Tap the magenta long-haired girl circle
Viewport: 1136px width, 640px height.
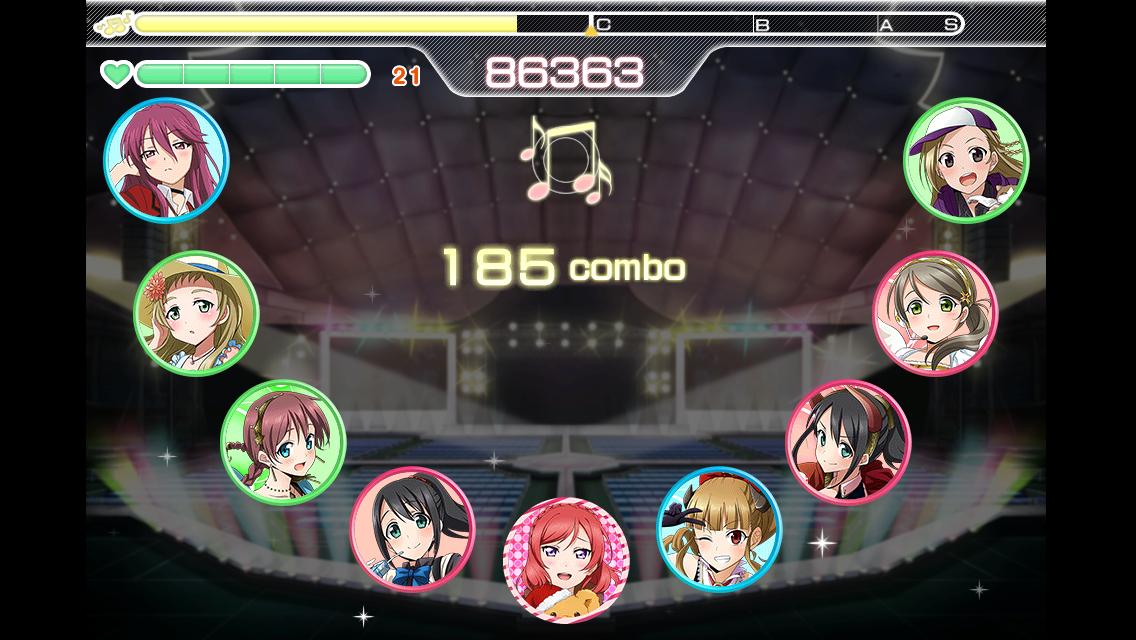click(x=166, y=160)
